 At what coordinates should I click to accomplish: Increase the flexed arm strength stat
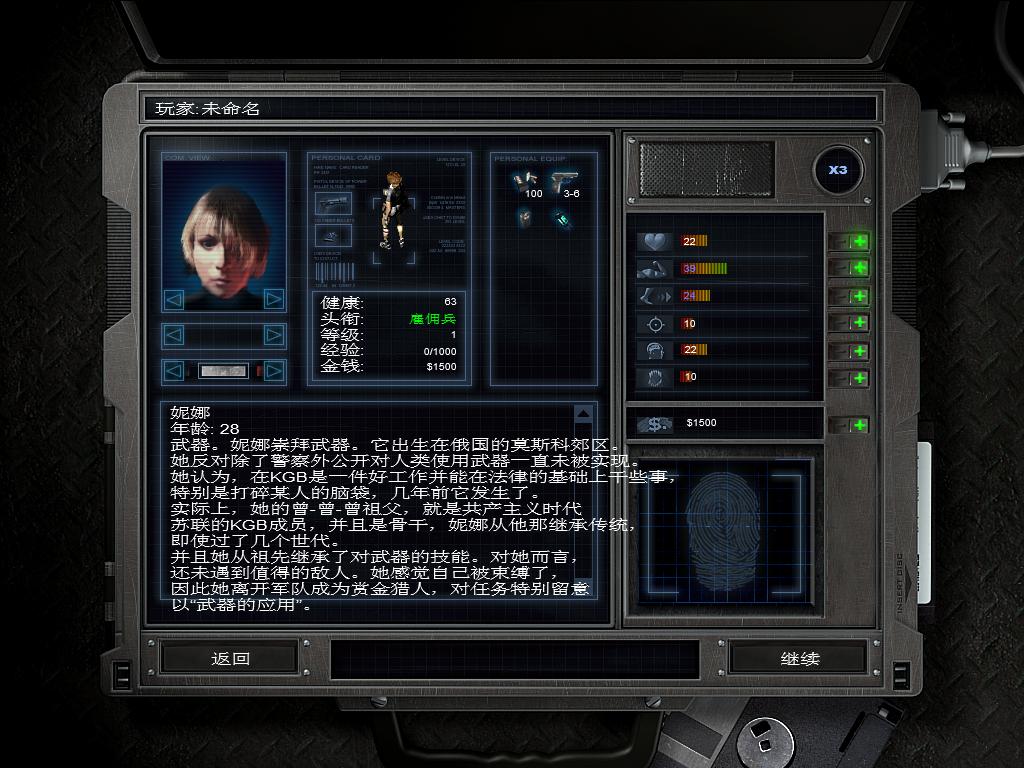859,268
